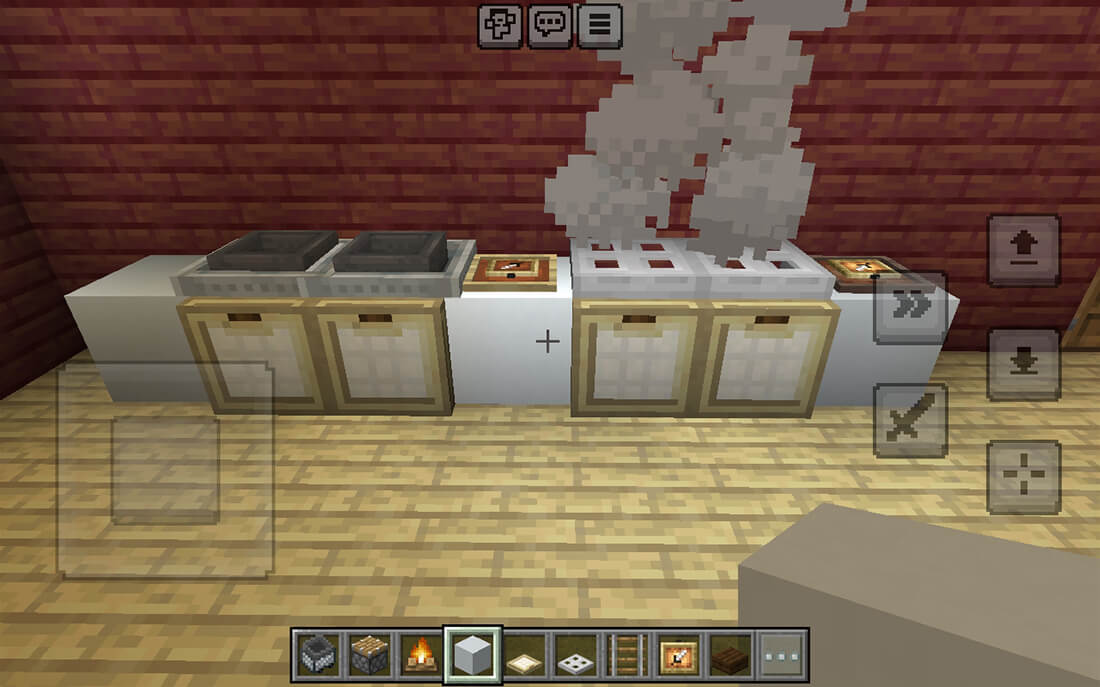
Task: Open inventory with the three-dots button
Action: [782, 655]
